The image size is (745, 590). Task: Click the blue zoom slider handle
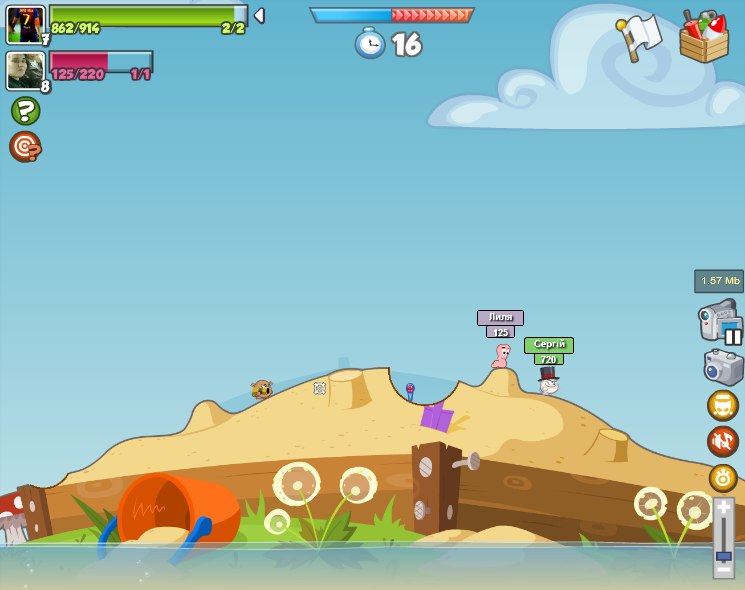pos(723,555)
